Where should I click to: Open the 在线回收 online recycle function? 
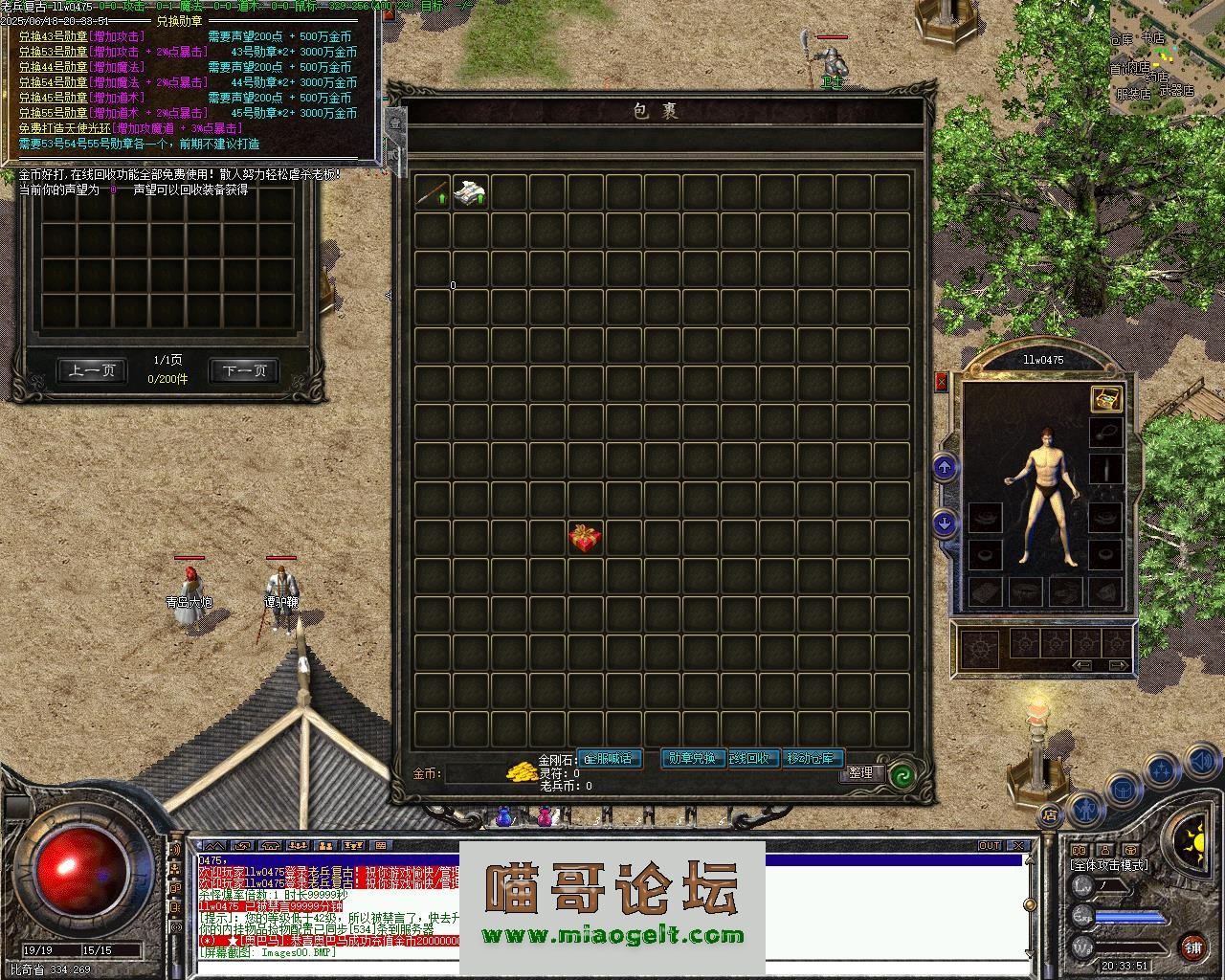(753, 759)
